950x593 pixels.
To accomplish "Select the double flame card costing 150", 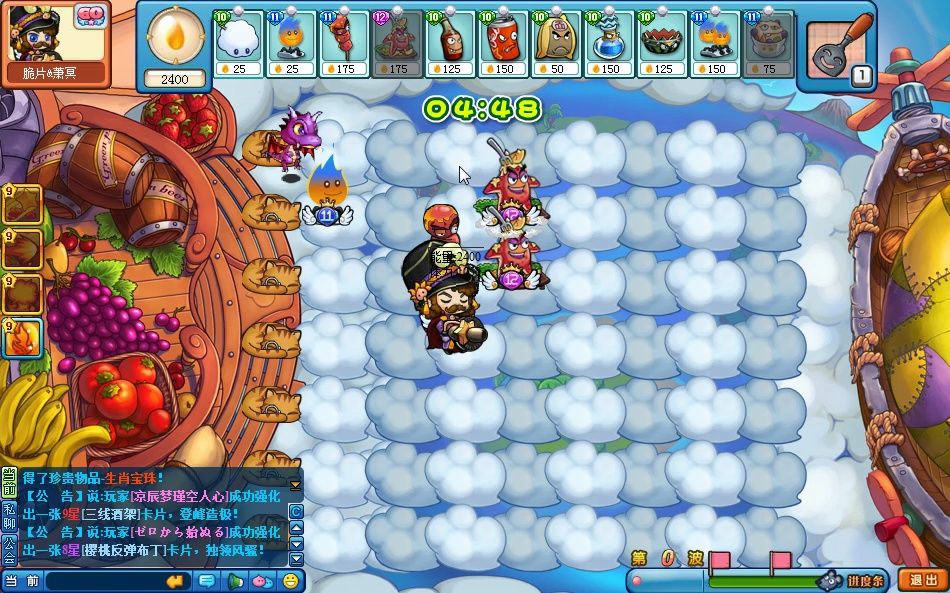I will tap(715, 44).
